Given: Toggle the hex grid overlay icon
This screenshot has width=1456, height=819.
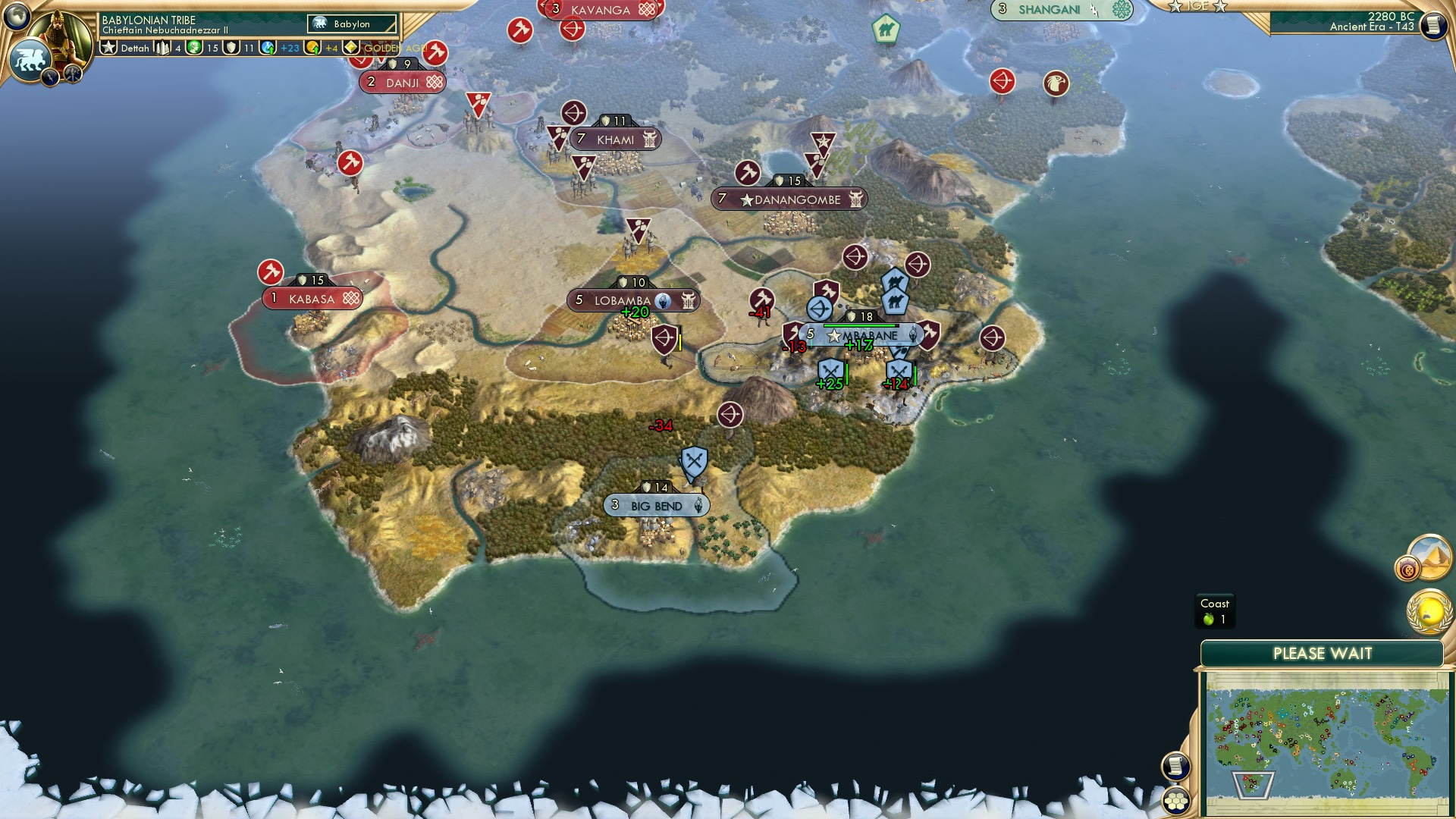Looking at the screenshot, I should tap(1175, 802).
